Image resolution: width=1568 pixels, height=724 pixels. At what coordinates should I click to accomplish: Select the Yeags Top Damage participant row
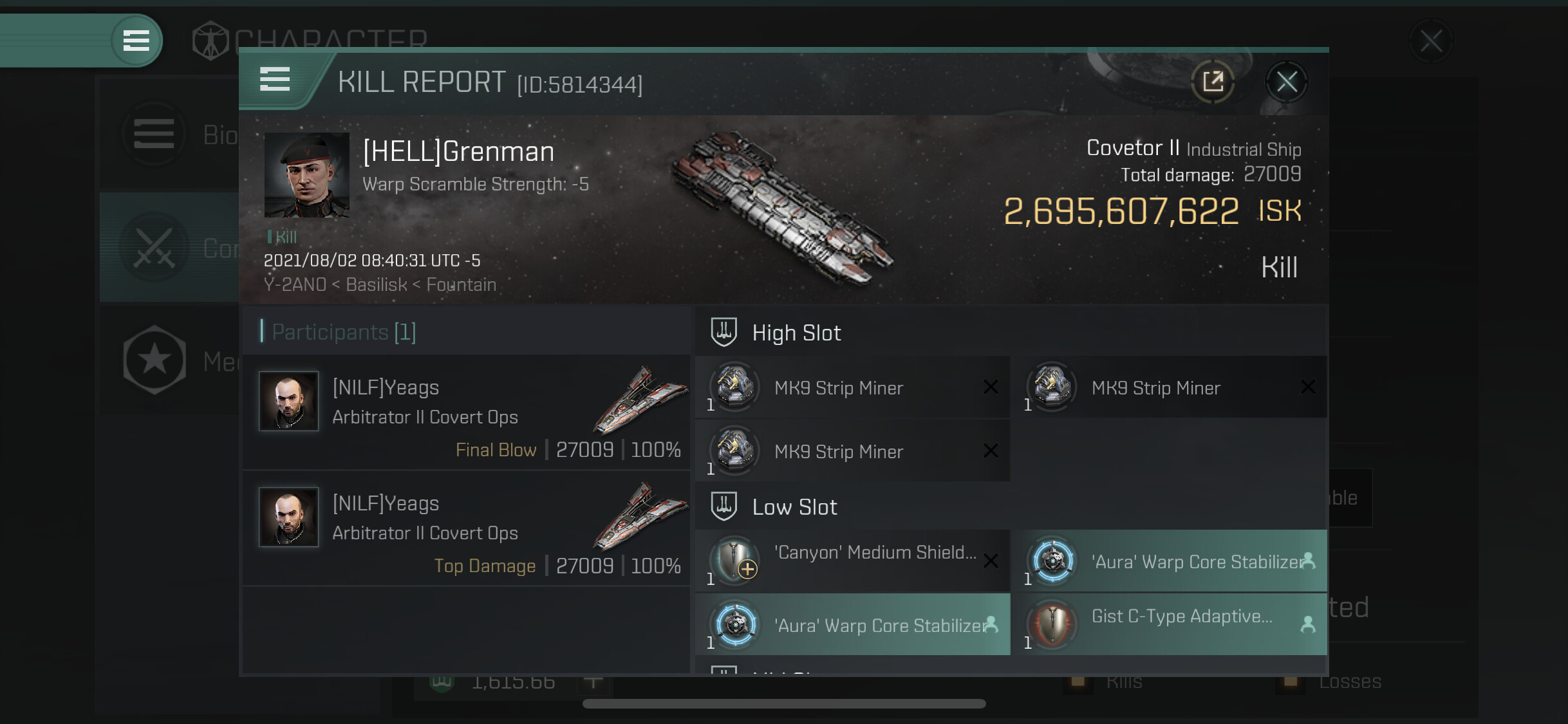[x=467, y=528]
